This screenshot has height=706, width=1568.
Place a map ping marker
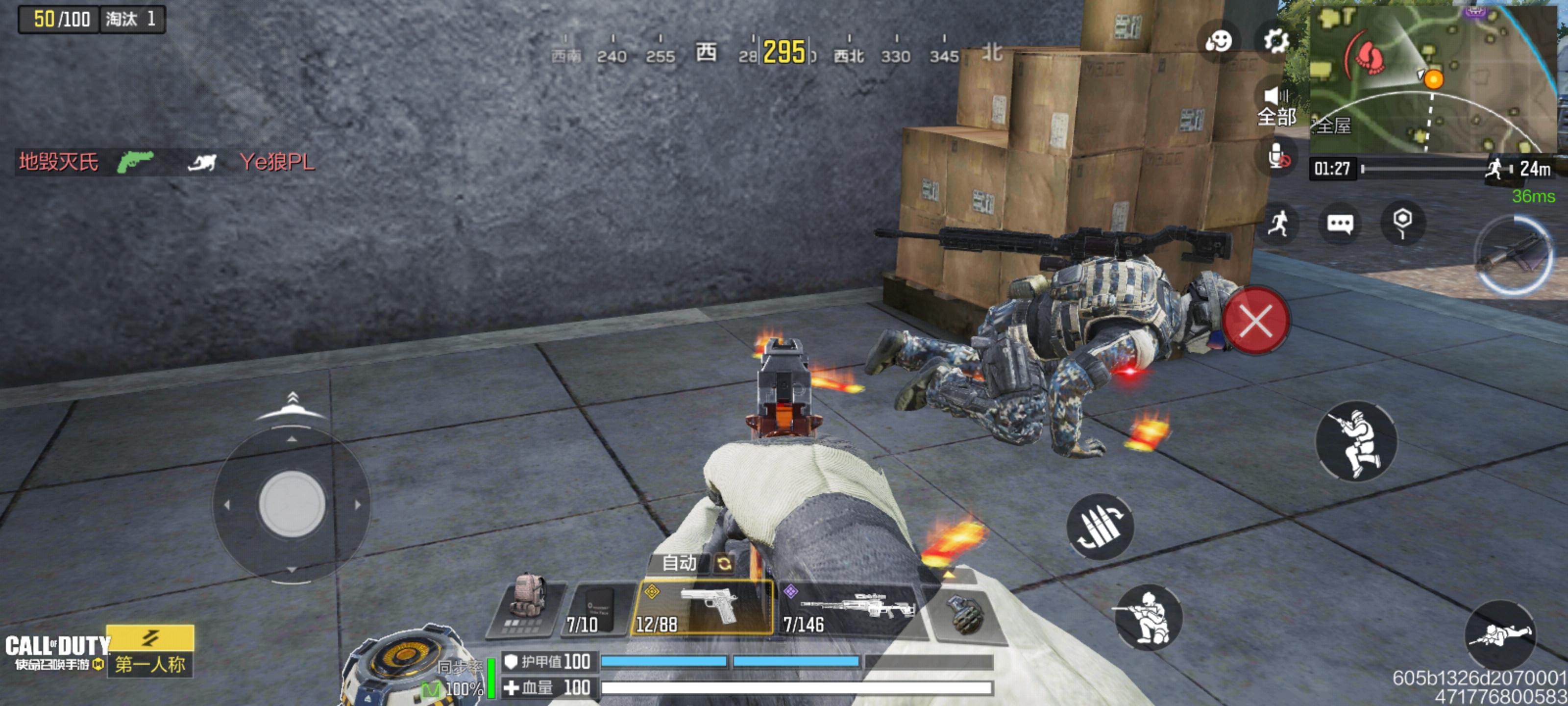(1402, 222)
